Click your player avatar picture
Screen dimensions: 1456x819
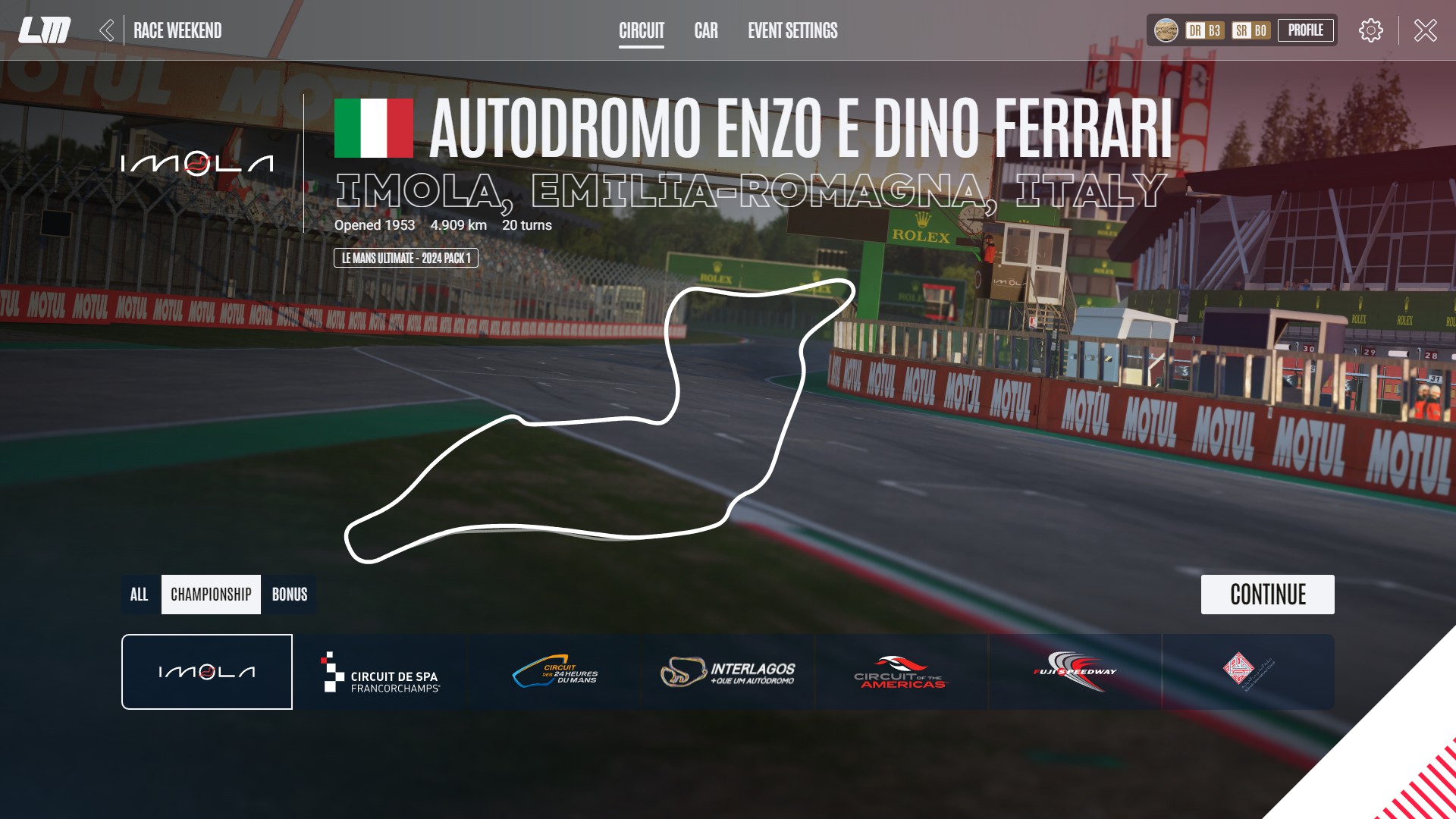tap(1166, 31)
